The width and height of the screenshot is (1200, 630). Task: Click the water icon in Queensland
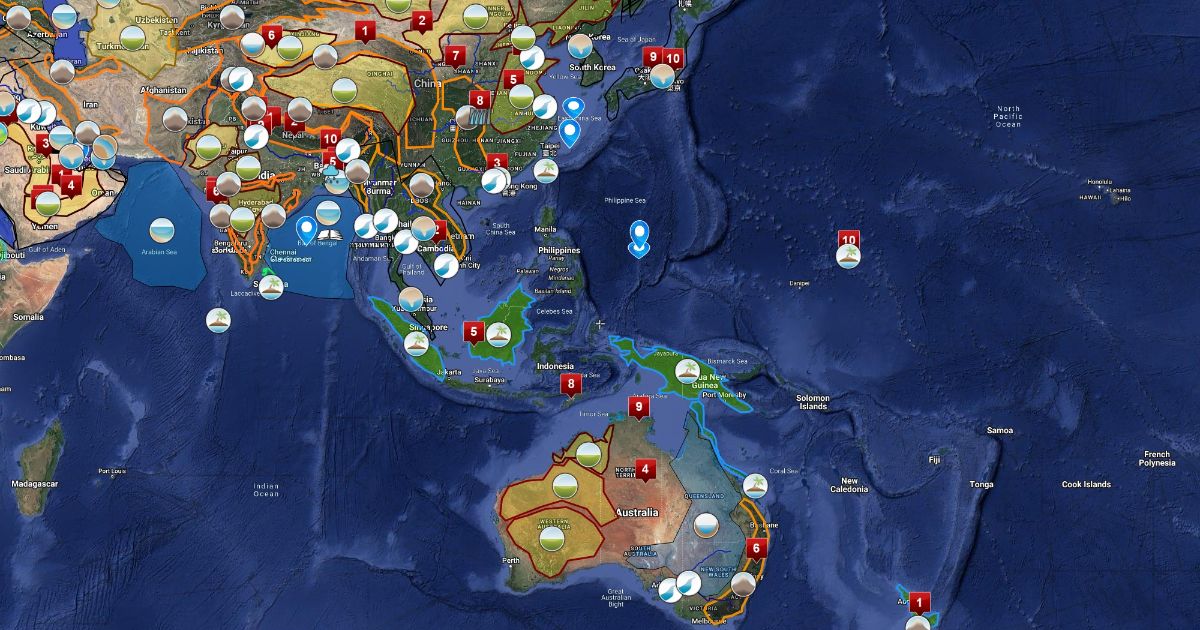pyautogui.click(x=705, y=525)
